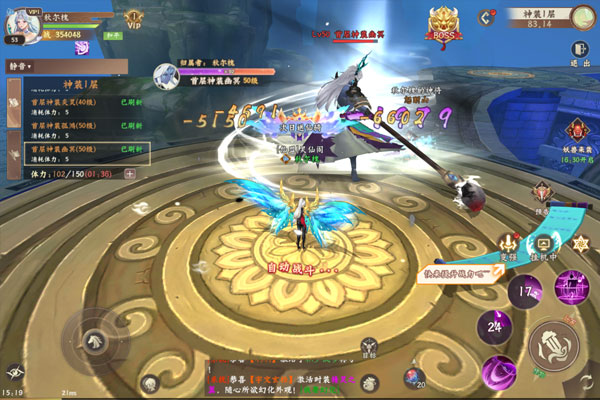Tap the 变强 get-stronger button
The image size is (600, 400).
point(511,246)
